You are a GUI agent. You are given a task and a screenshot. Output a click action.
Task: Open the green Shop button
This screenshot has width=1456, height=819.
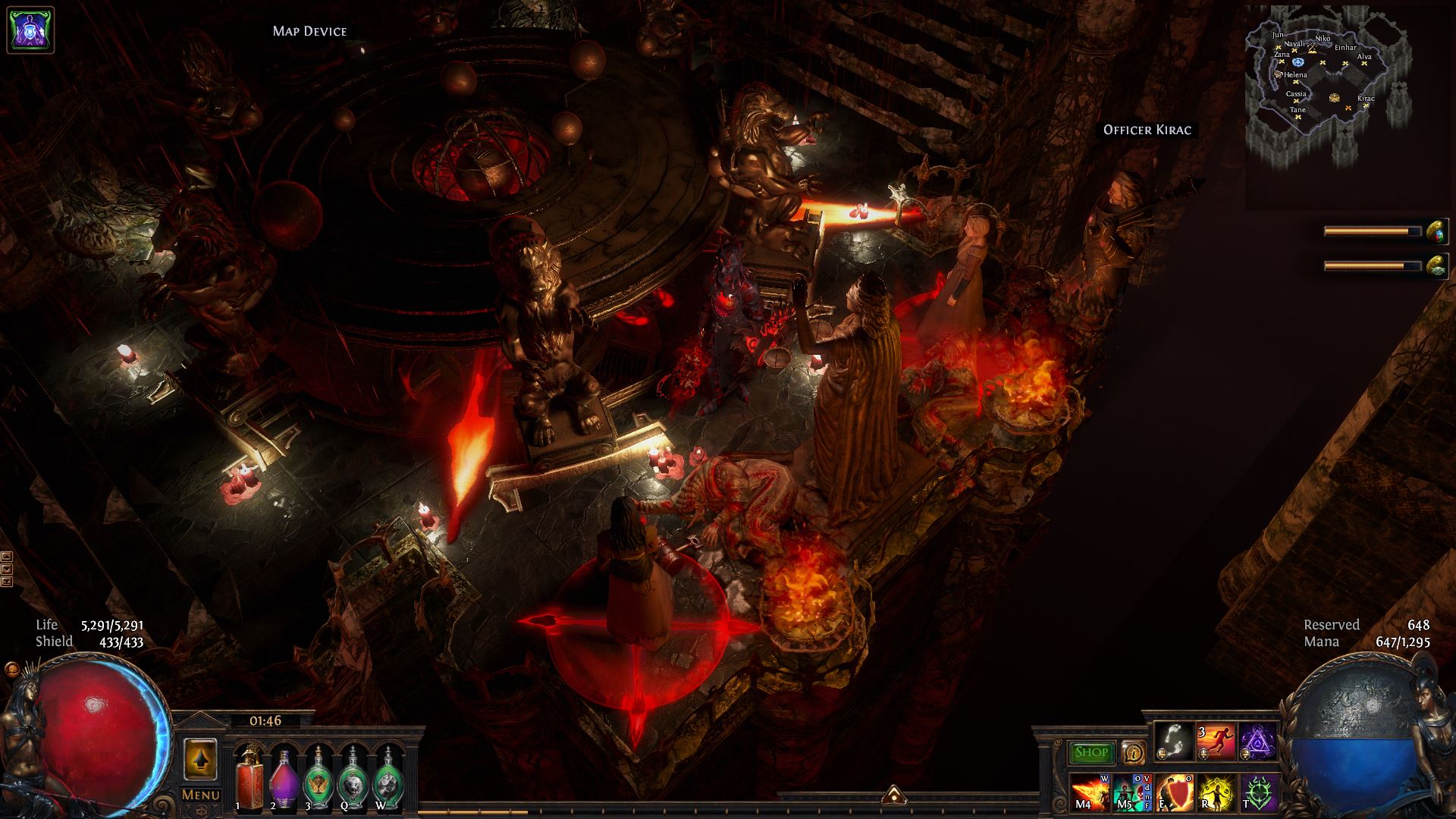click(x=1092, y=752)
